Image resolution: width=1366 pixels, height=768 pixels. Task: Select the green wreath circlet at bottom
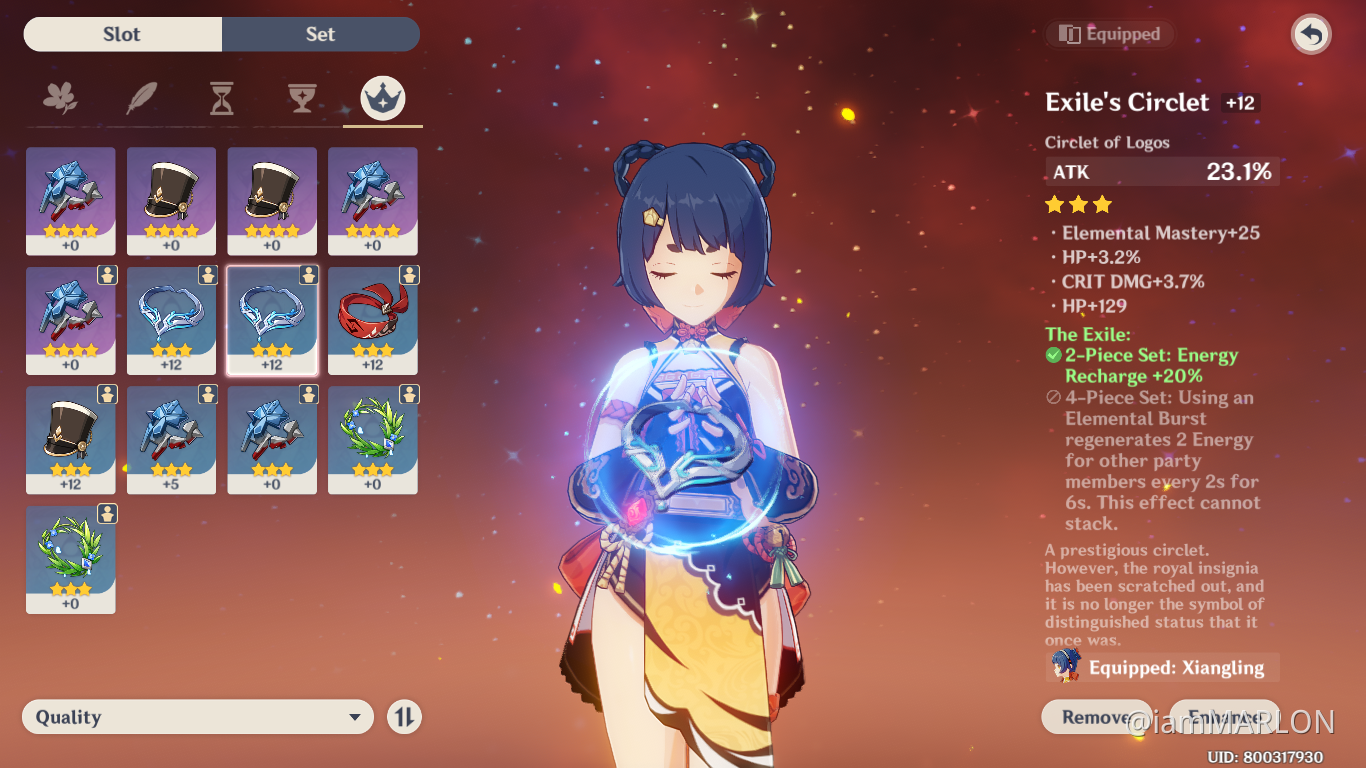point(70,558)
